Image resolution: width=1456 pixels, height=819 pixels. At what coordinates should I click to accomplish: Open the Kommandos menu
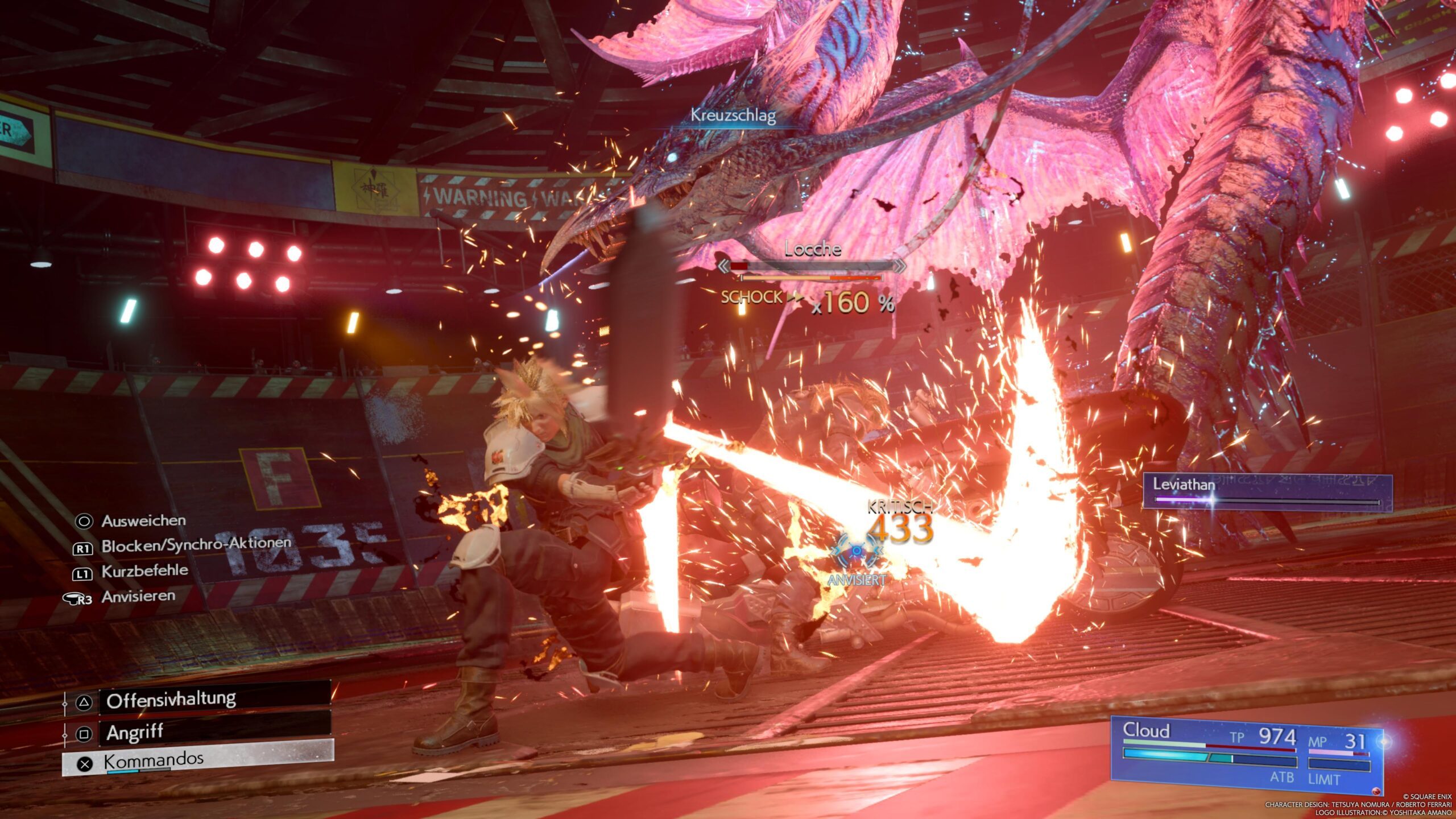click(x=198, y=762)
